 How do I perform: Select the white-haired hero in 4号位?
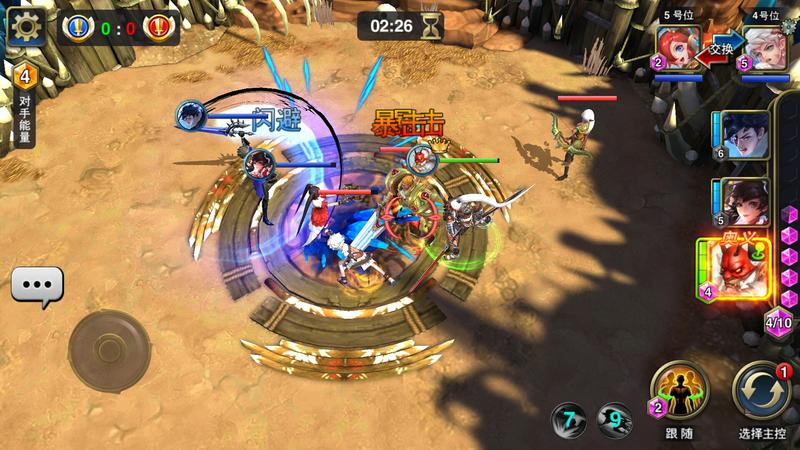762,49
